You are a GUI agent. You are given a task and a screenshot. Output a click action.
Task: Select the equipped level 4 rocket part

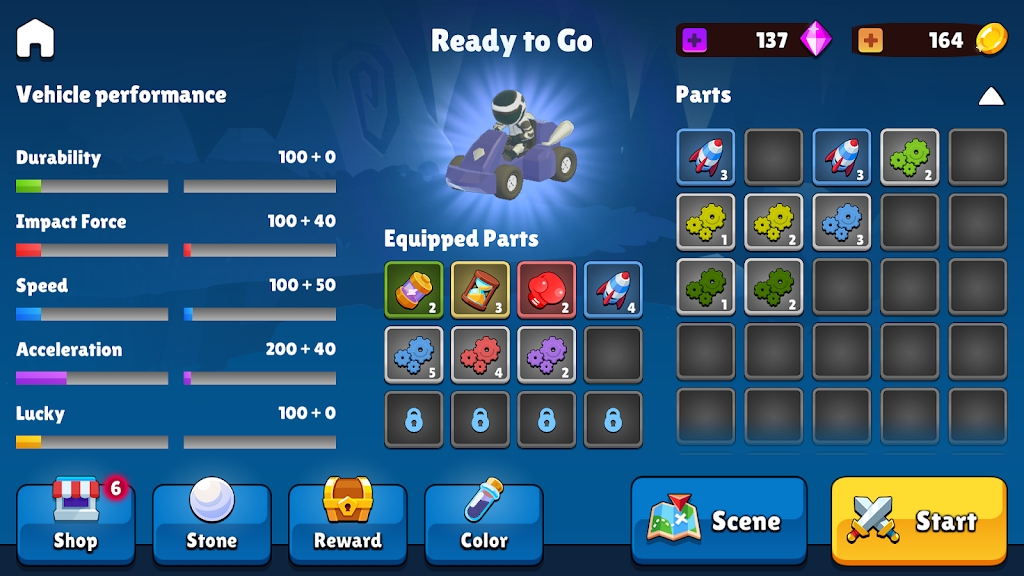[613, 290]
